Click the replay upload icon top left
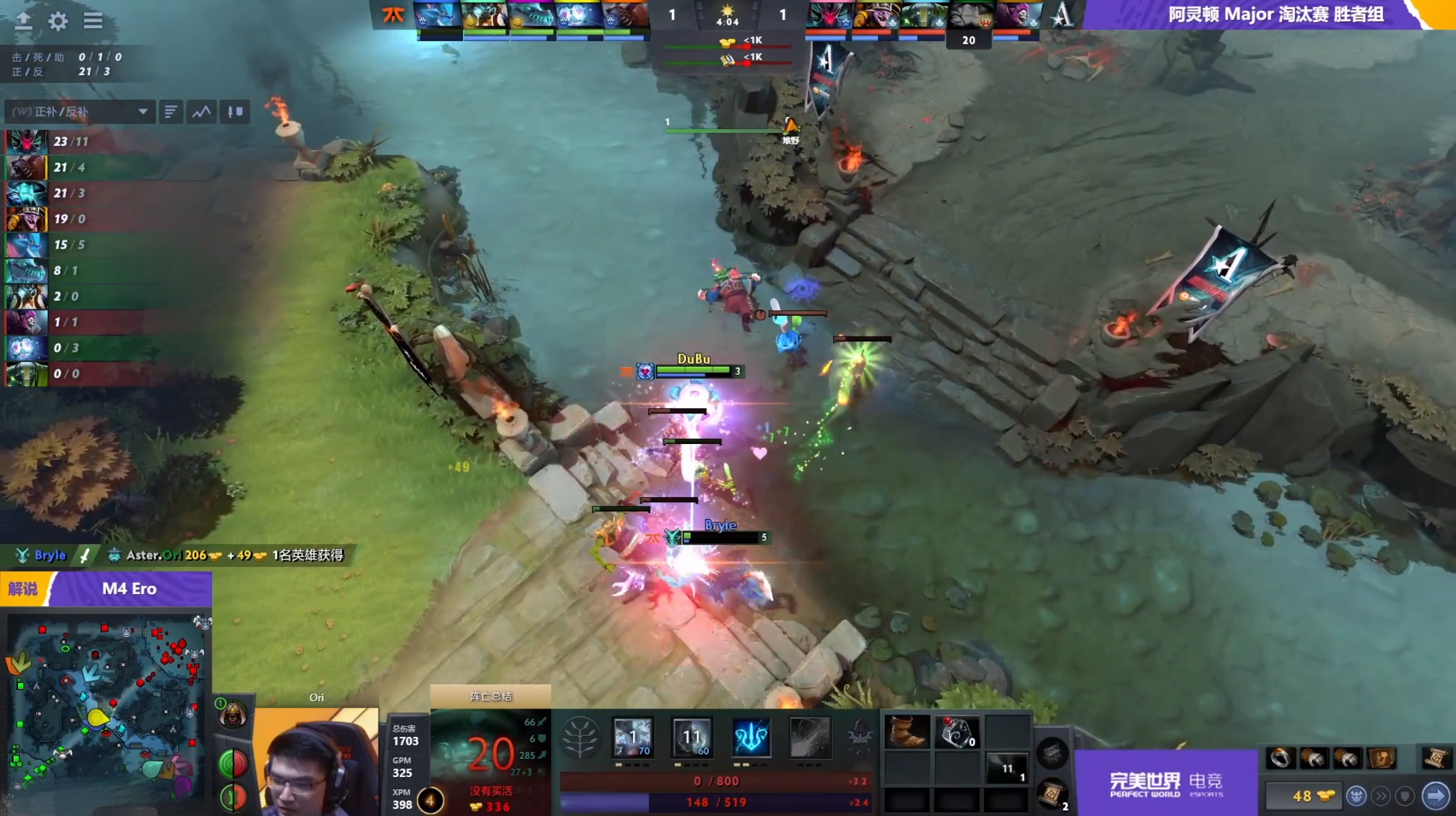The image size is (1456, 816). (24, 21)
